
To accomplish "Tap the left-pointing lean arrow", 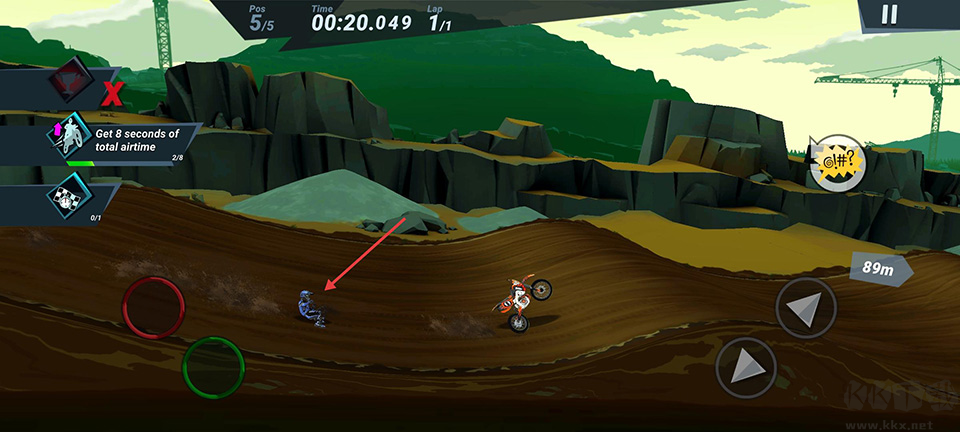I will pyautogui.click(x=805, y=308).
